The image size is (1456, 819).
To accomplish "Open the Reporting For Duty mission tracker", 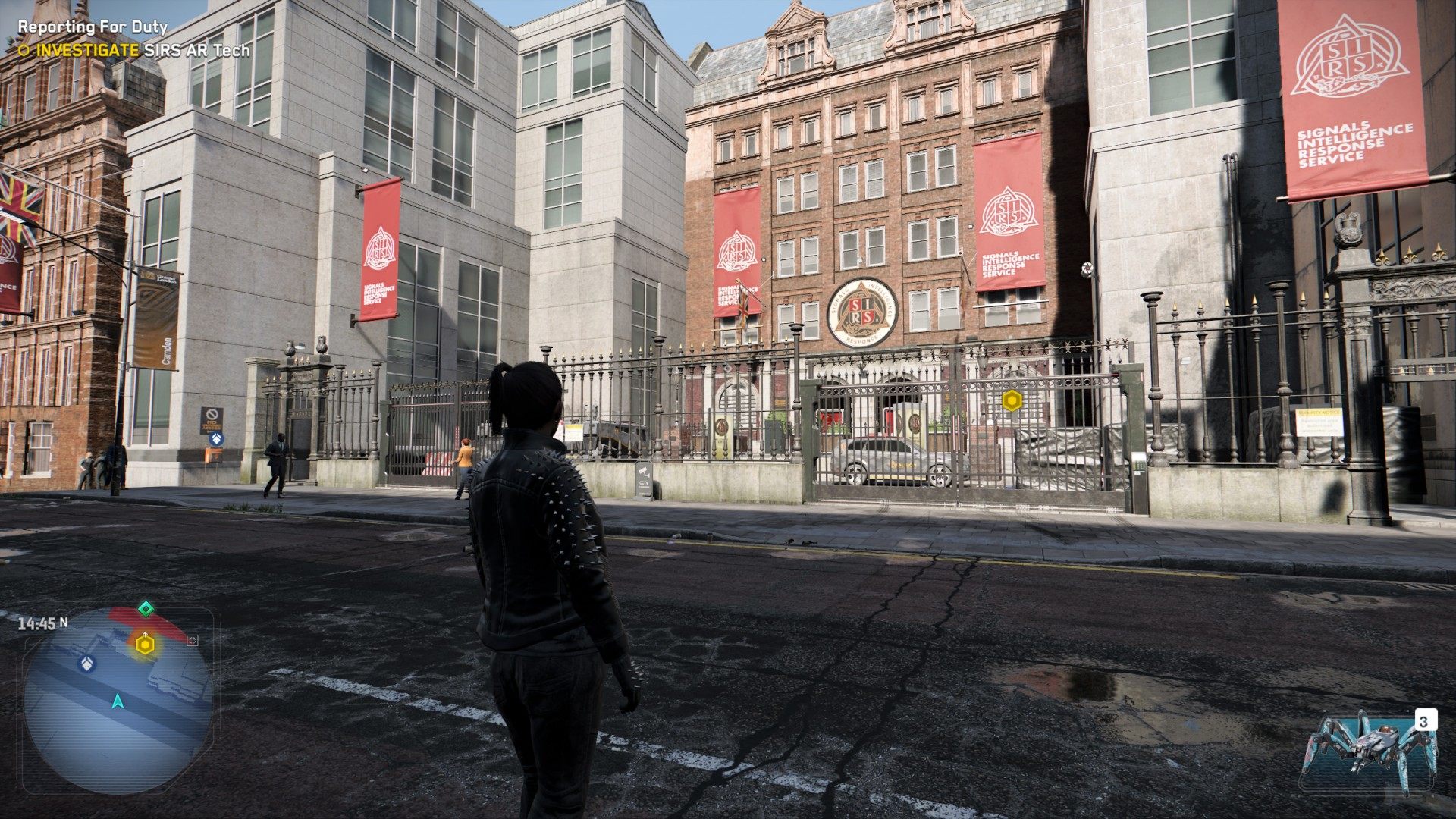I will pos(93,27).
